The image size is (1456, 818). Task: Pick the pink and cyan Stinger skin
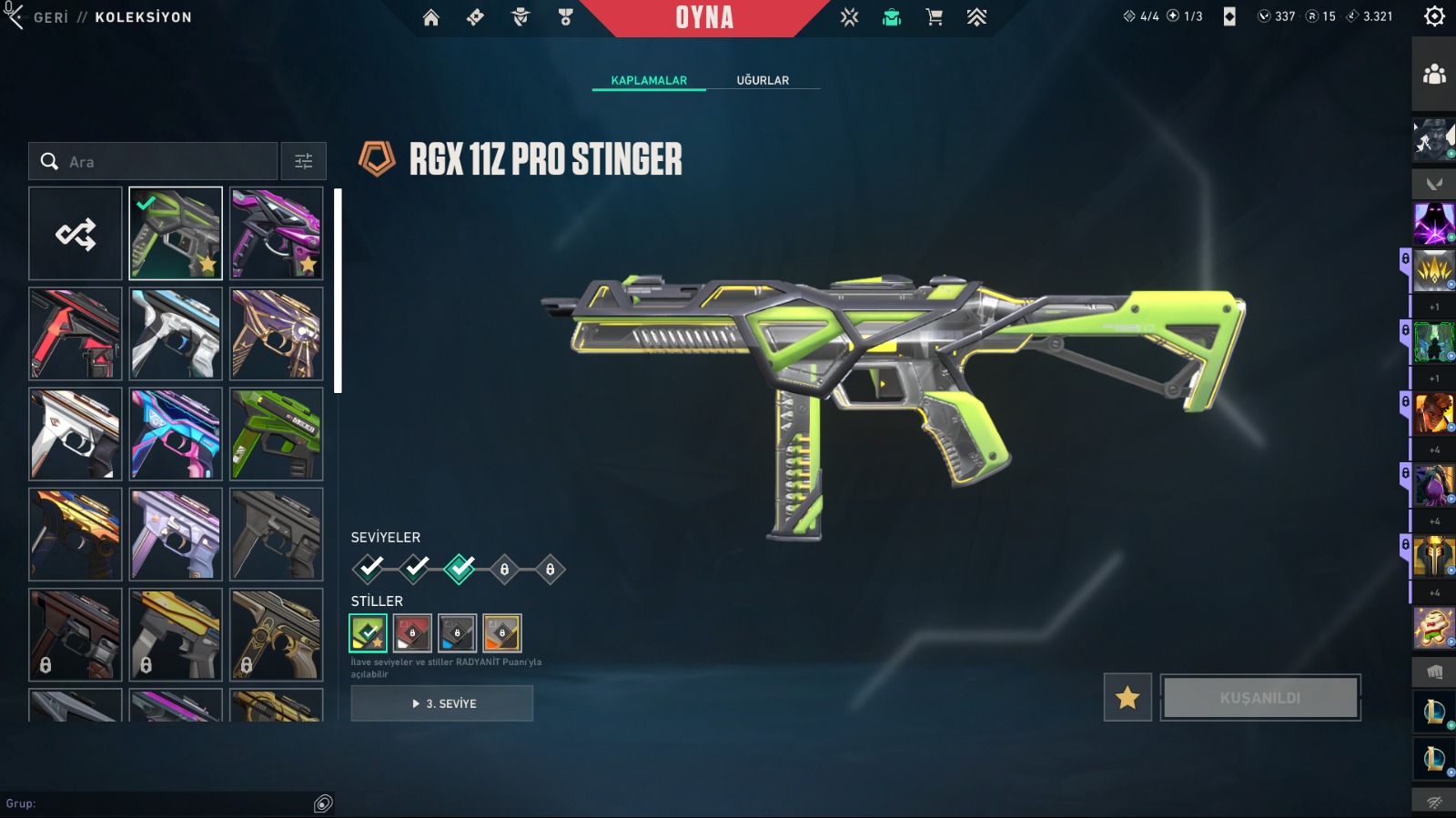[176, 434]
